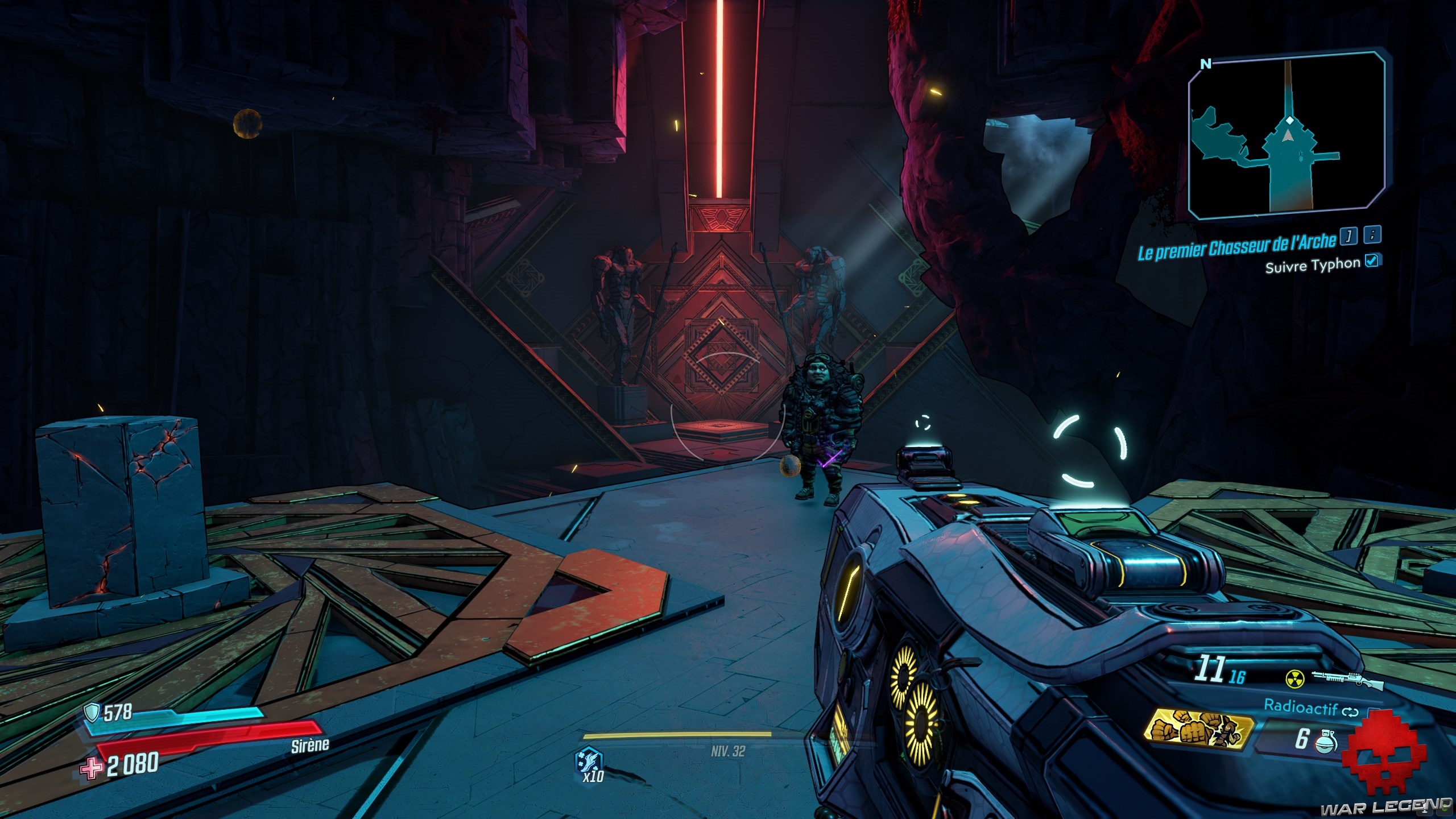This screenshot has width=1456, height=819.
Task: Select the yellow fists action skill icon
Action: click(1199, 733)
